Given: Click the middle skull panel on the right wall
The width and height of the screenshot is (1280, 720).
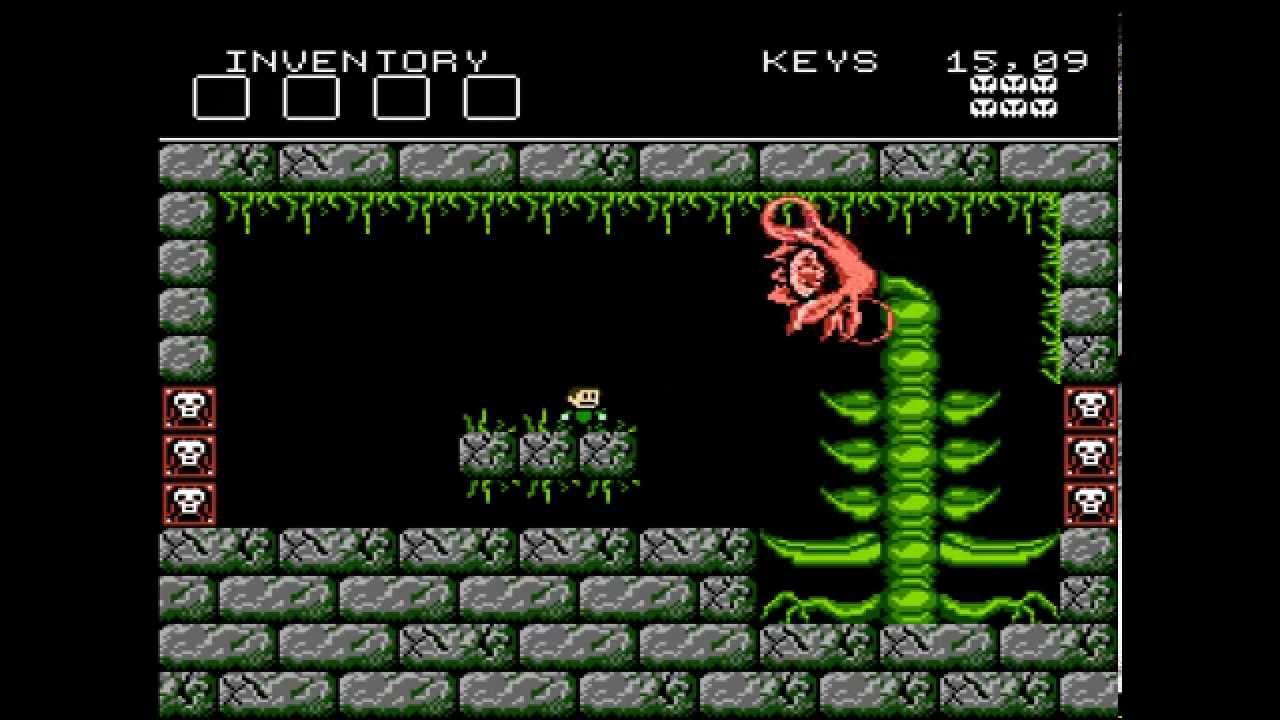Looking at the screenshot, I should [x=1090, y=455].
